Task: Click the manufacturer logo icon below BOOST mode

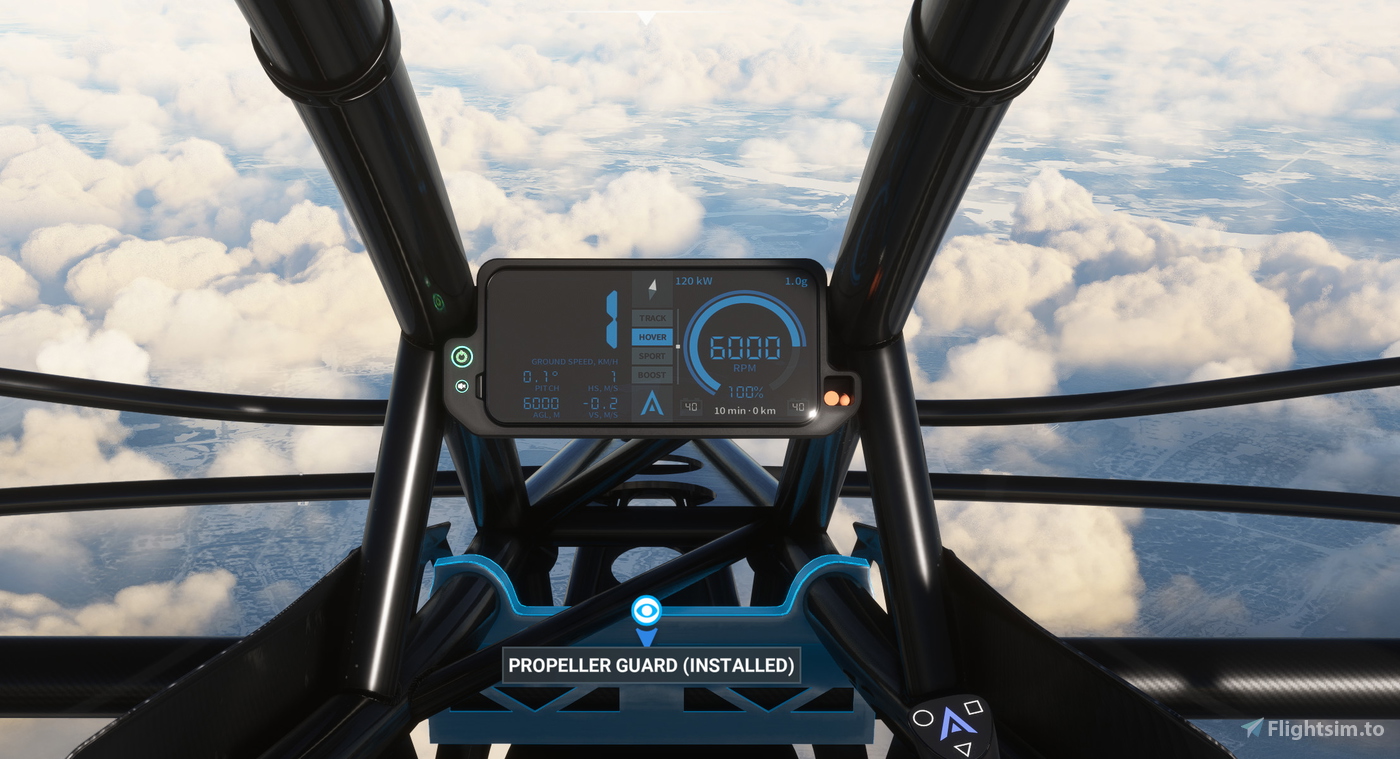Action: click(x=653, y=405)
